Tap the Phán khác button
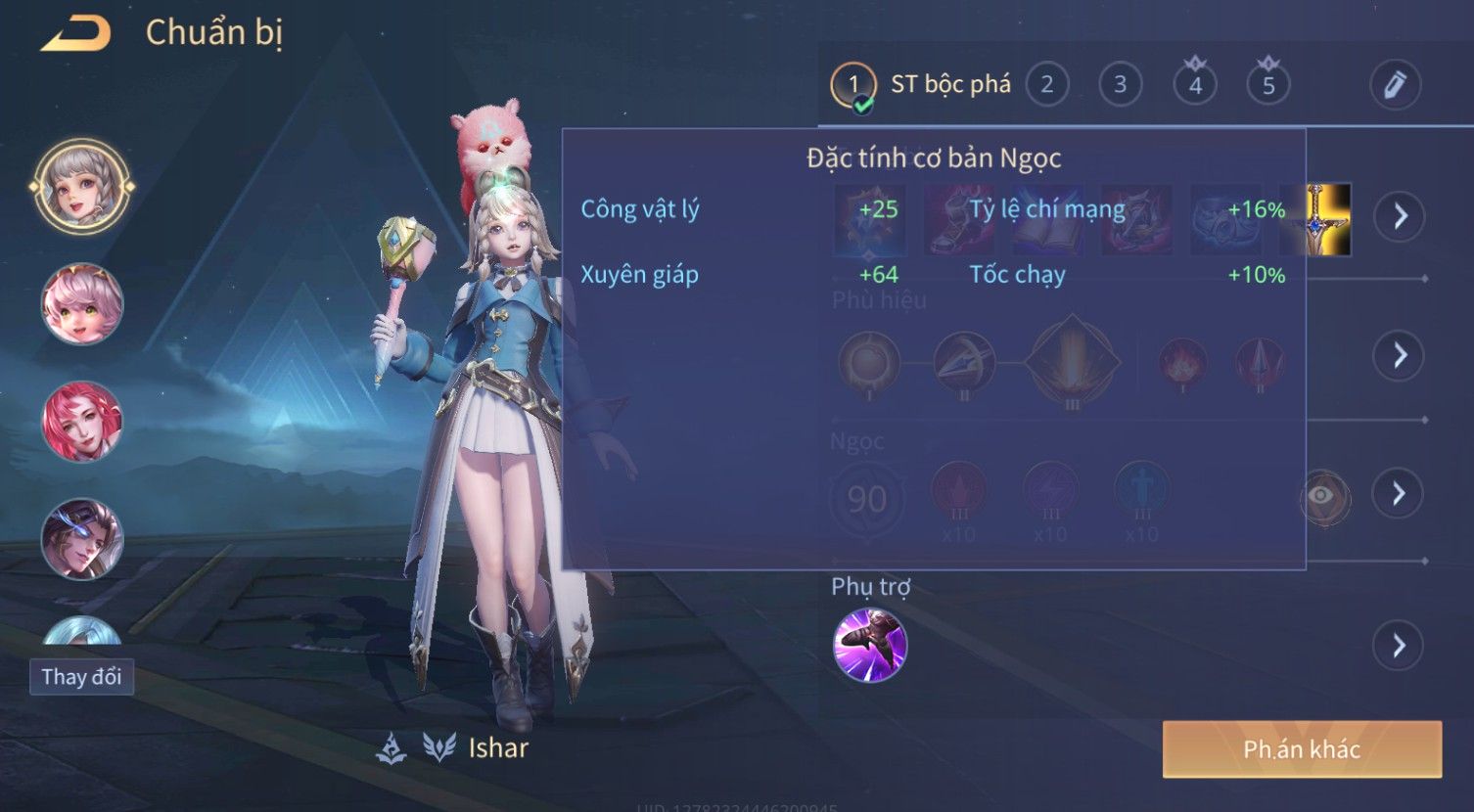 [1302, 749]
